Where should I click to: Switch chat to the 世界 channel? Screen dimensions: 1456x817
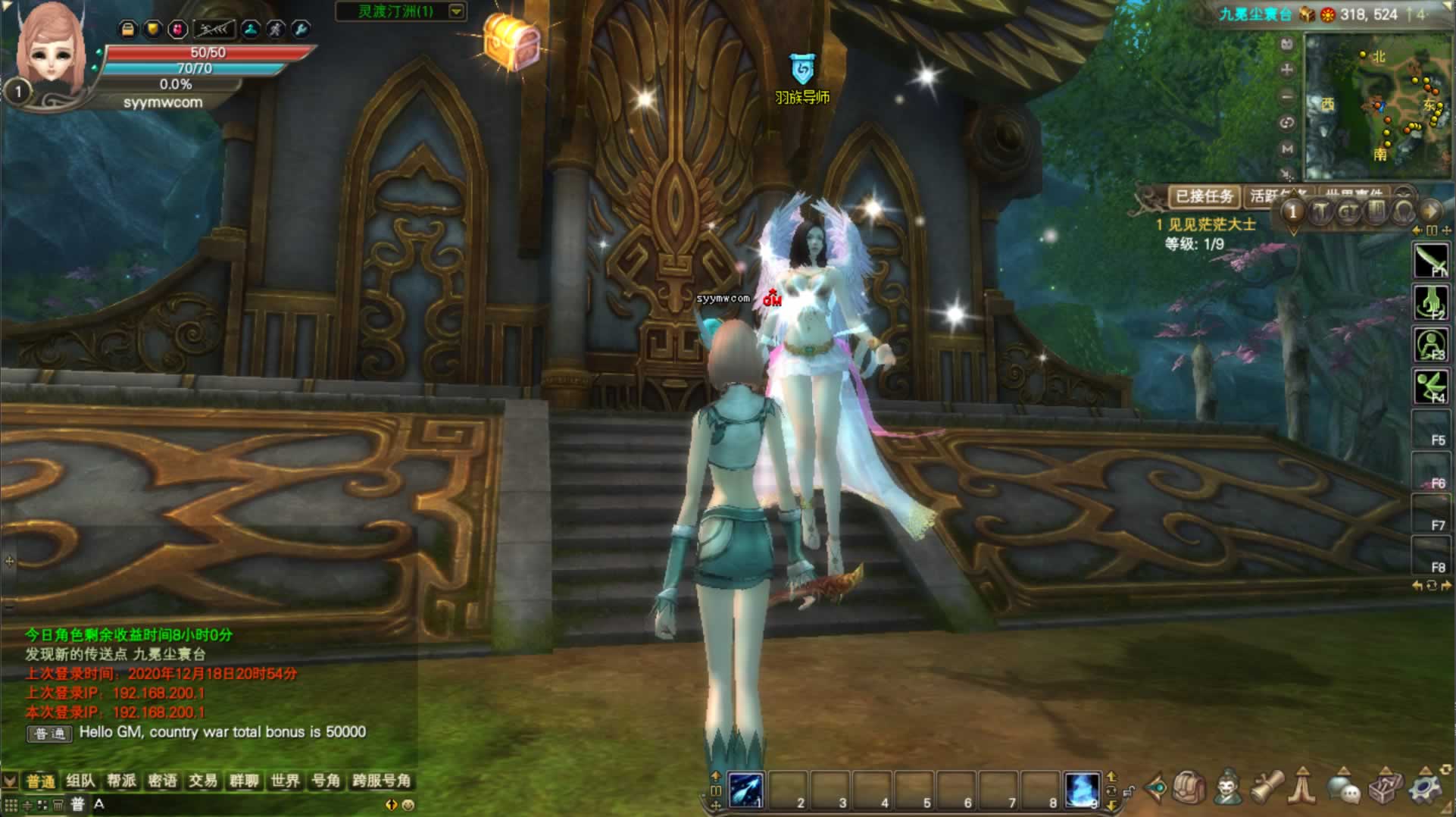[x=285, y=781]
